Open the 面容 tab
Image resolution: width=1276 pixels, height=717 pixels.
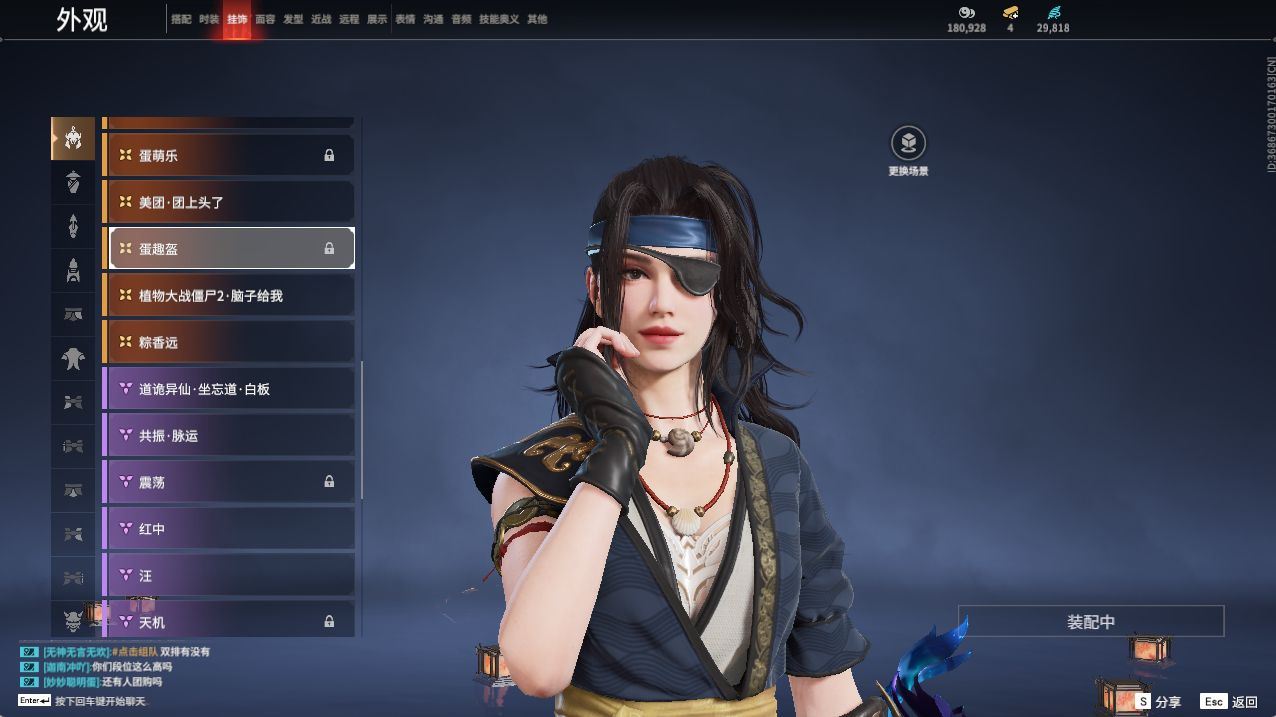265,19
